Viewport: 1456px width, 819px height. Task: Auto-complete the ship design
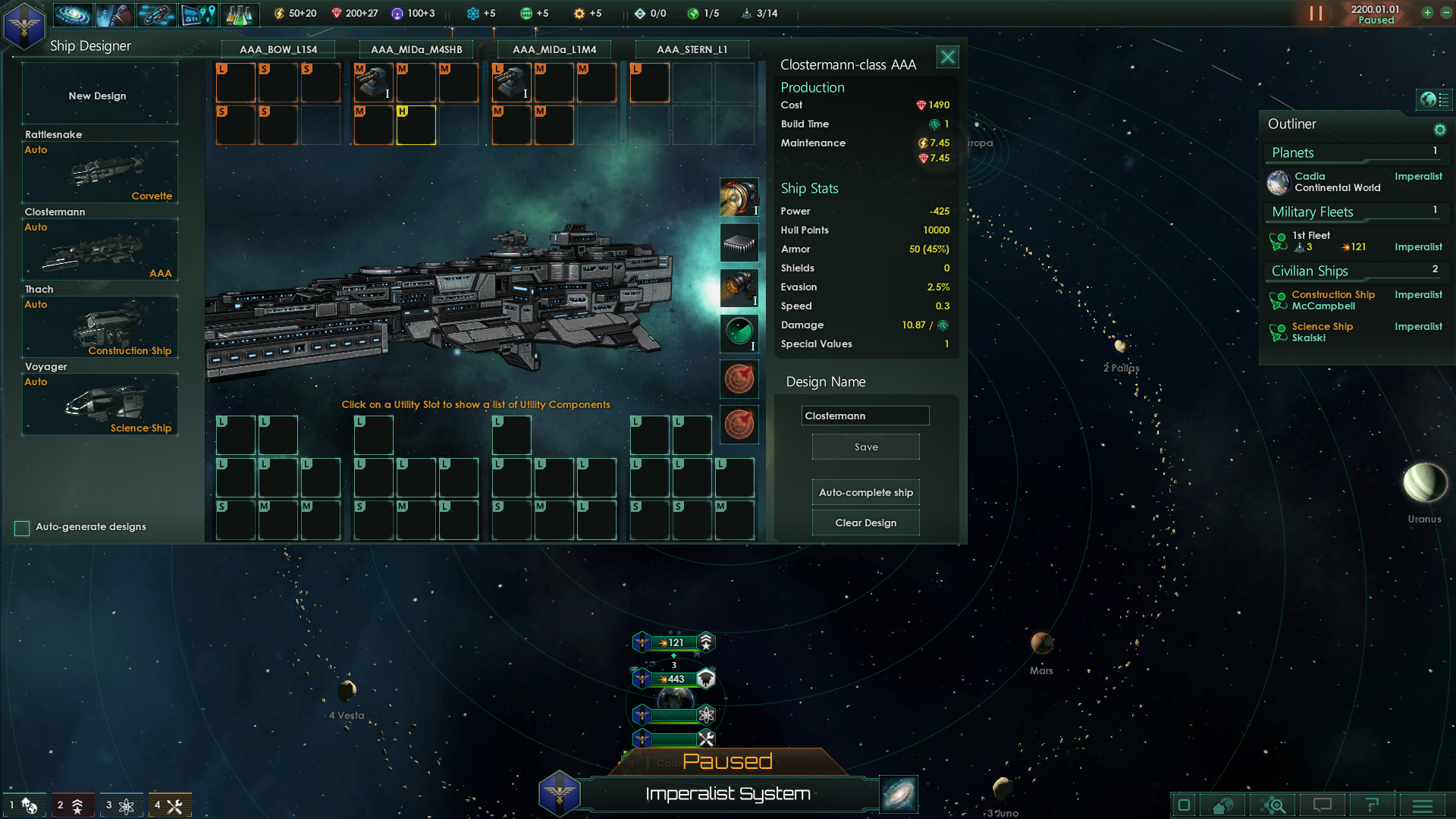coord(865,492)
